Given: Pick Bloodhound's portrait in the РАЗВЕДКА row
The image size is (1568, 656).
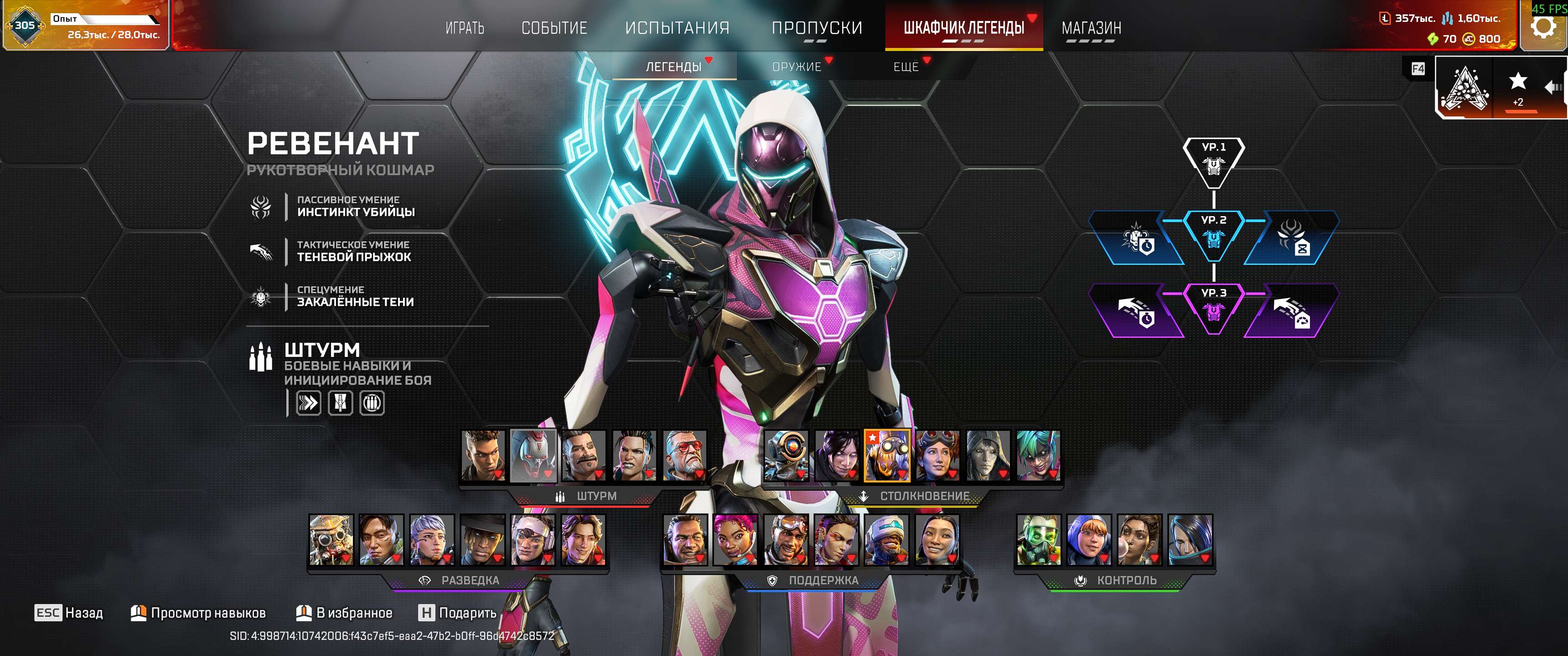Looking at the screenshot, I should (331, 540).
